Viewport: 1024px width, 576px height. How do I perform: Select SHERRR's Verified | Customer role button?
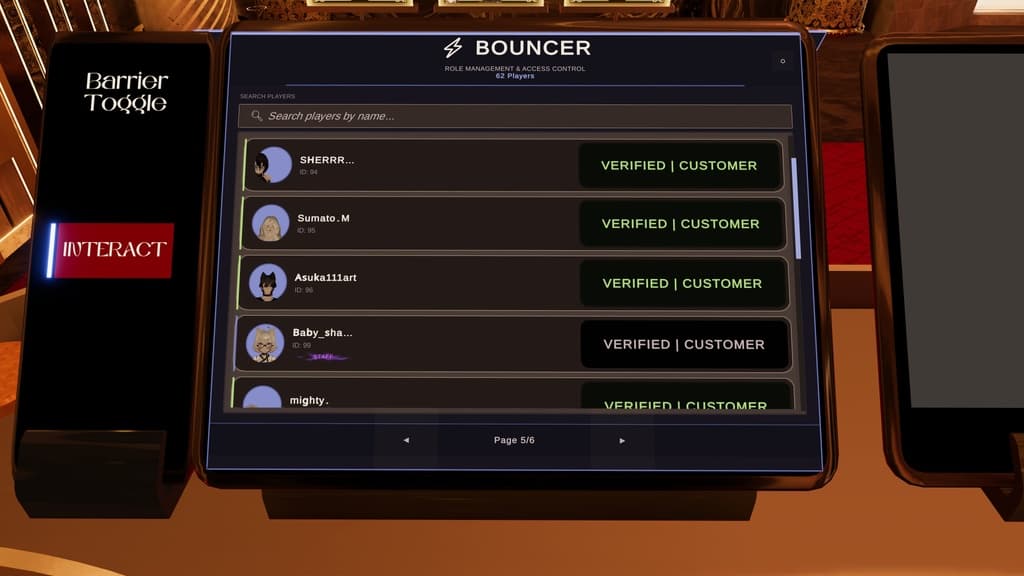pos(679,165)
